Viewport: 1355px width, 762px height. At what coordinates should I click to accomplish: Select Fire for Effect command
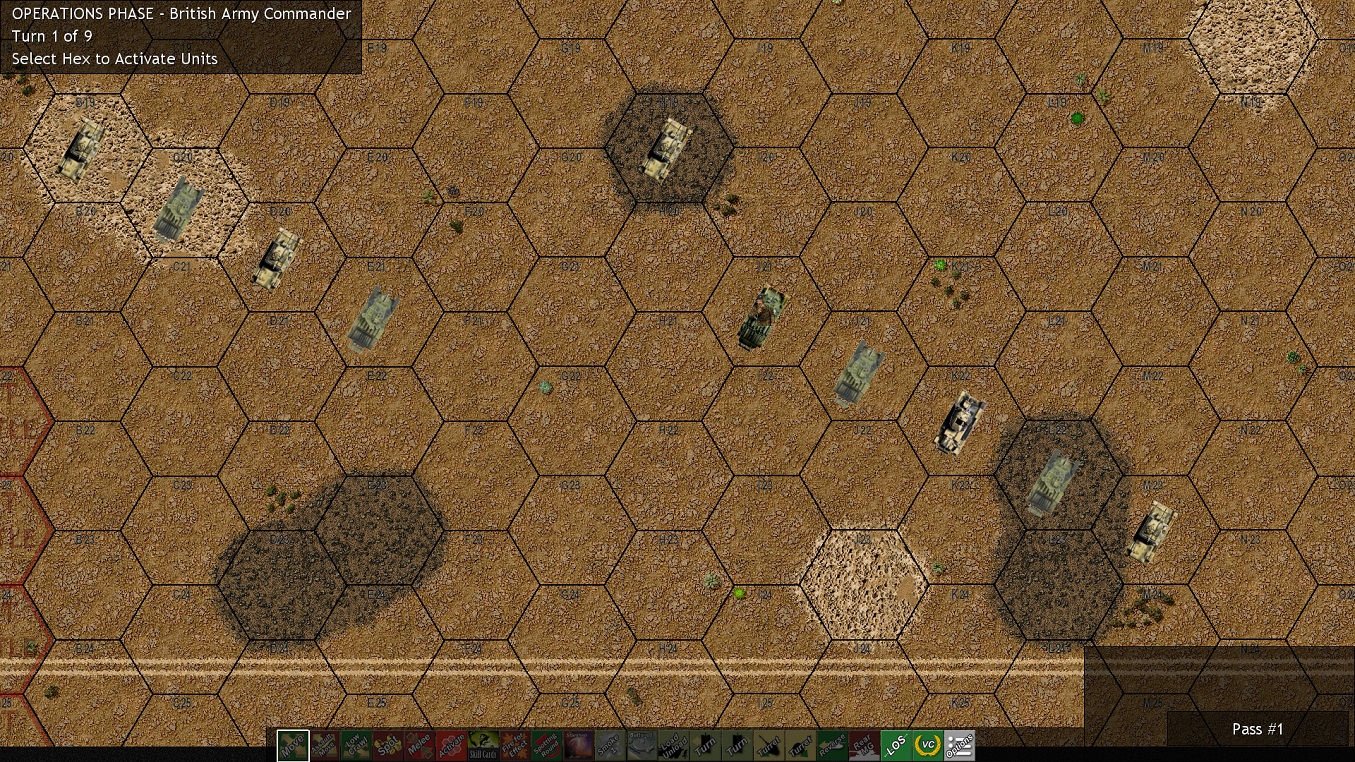pos(515,746)
